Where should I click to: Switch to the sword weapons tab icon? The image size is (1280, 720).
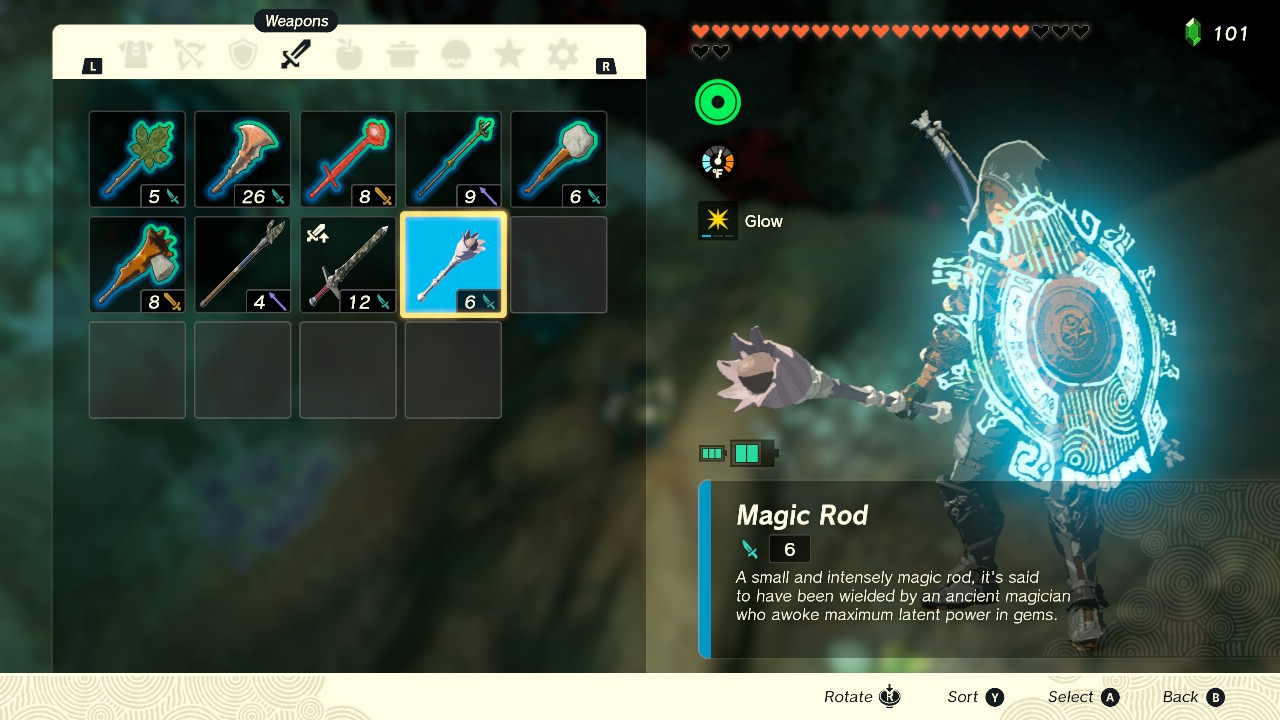pyautogui.click(x=294, y=54)
